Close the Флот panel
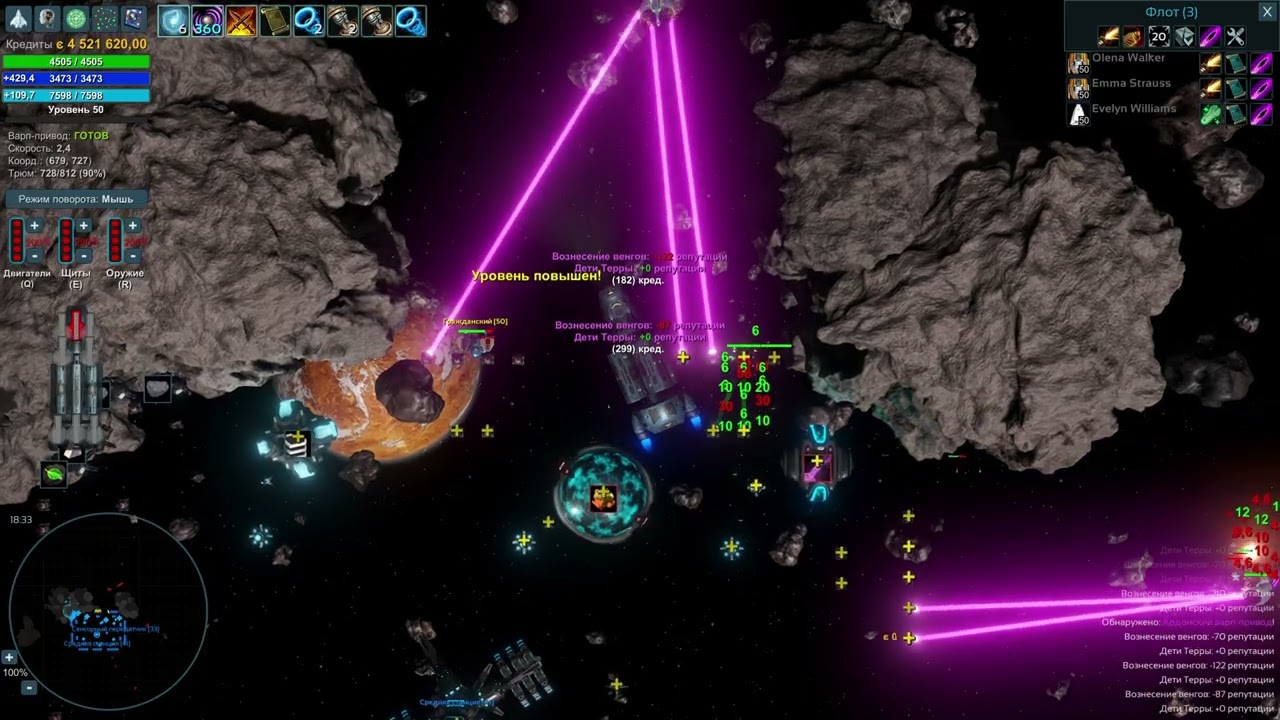The height and width of the screenshot is (720, 1280). [1265, 12]
